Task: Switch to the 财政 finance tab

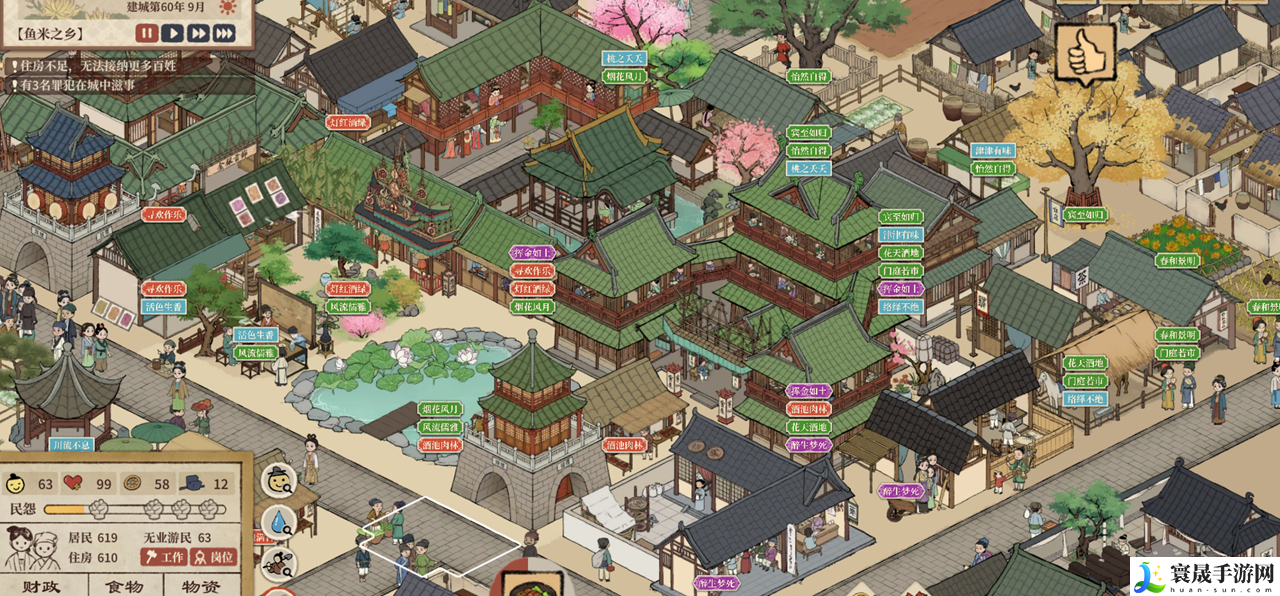Action: (44, 587)
